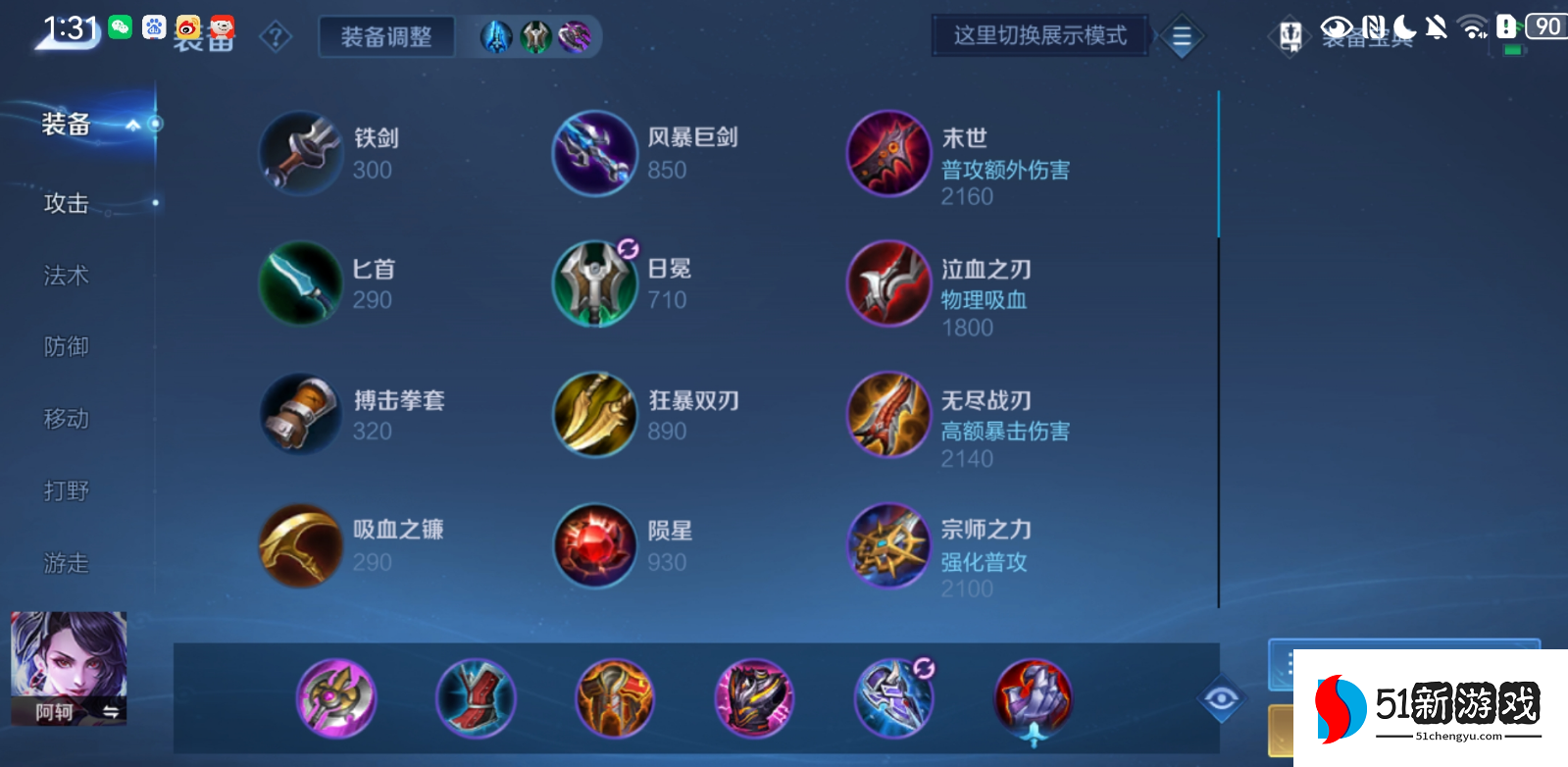Click the 阿轲 hero portrait thumbnail
The width and height of the screenshot is (1568, 767).
click(x=67, y=667)
